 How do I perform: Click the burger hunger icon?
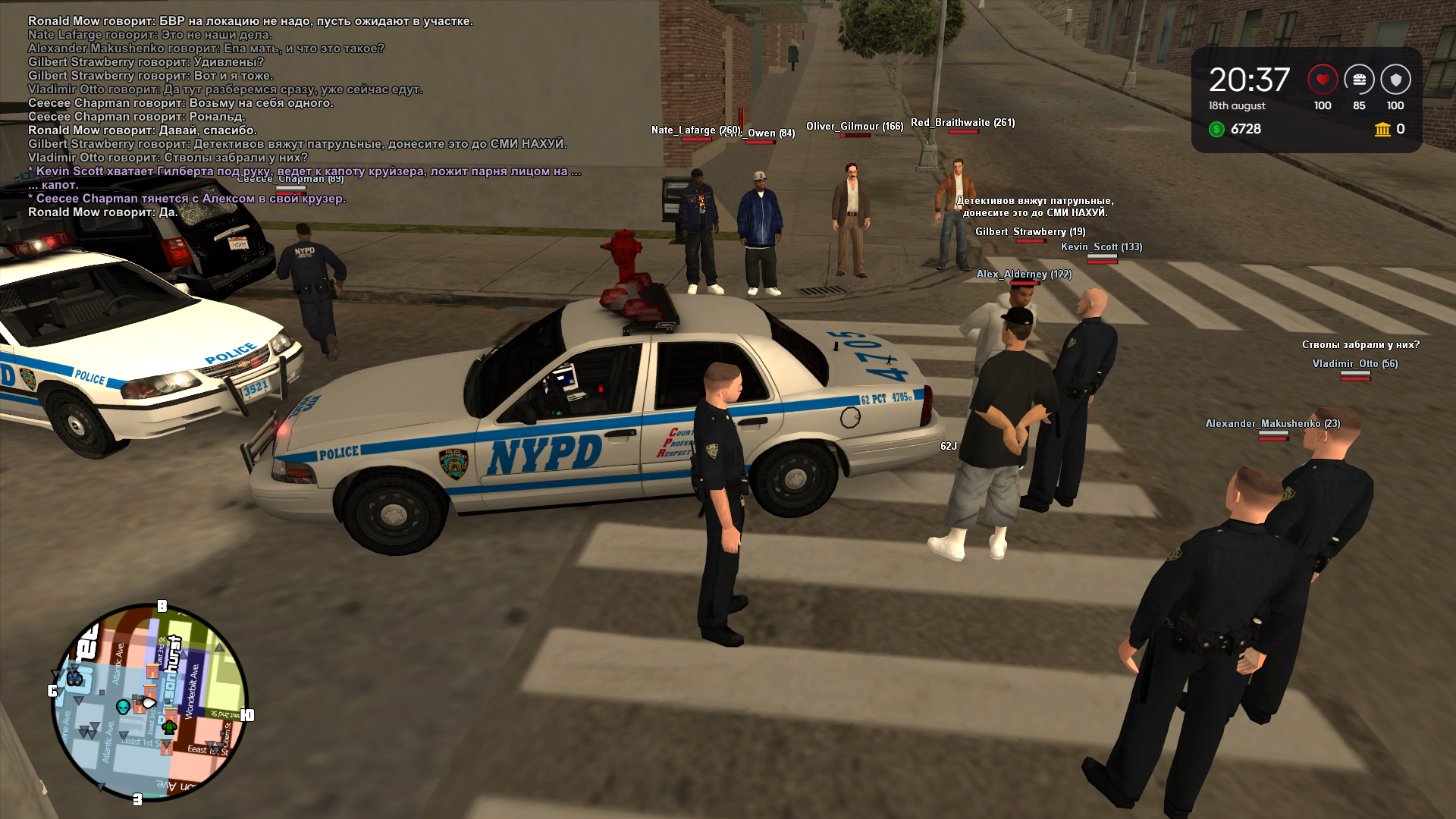1359,79
